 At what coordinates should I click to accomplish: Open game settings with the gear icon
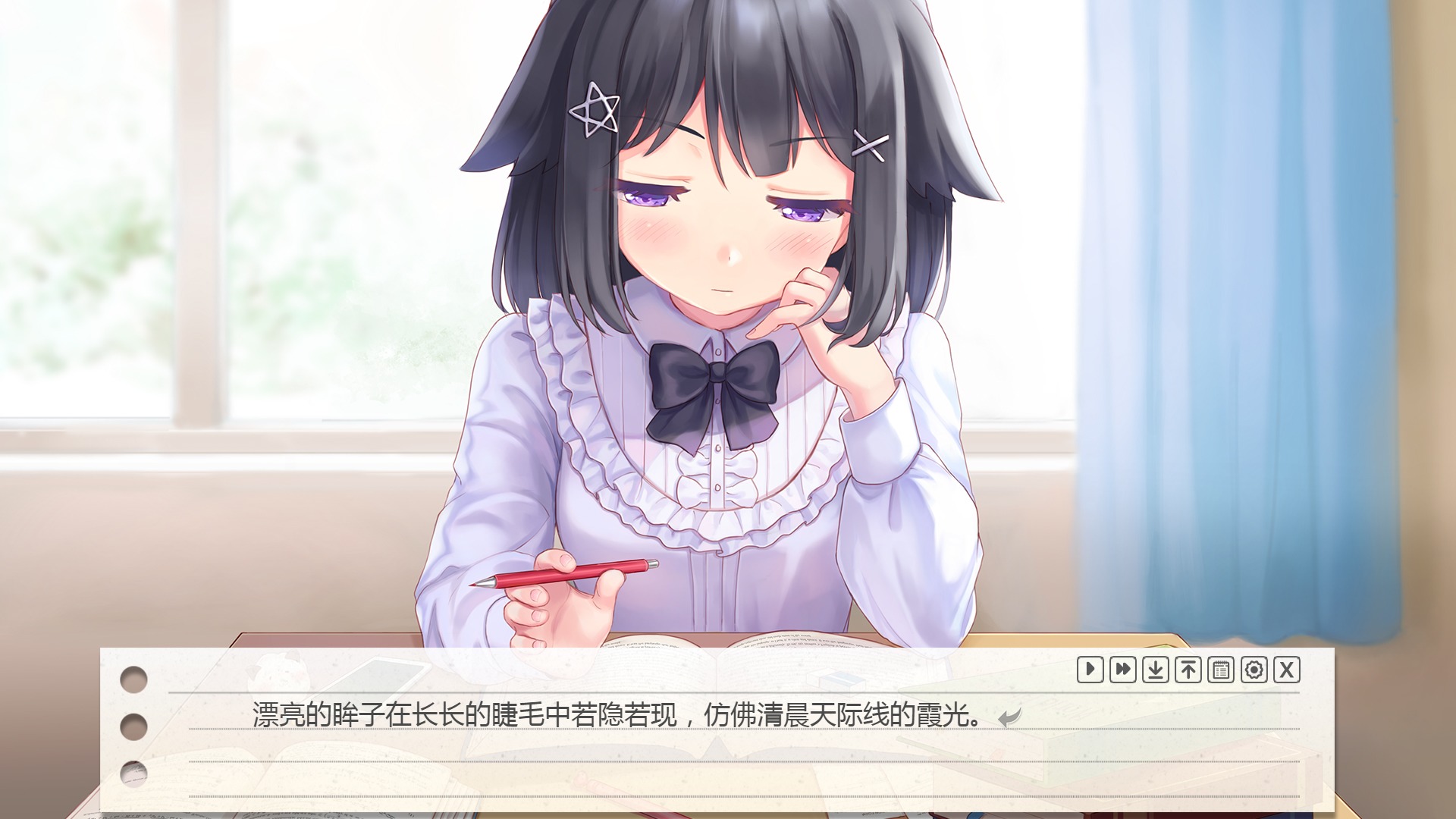point(1253,670)
